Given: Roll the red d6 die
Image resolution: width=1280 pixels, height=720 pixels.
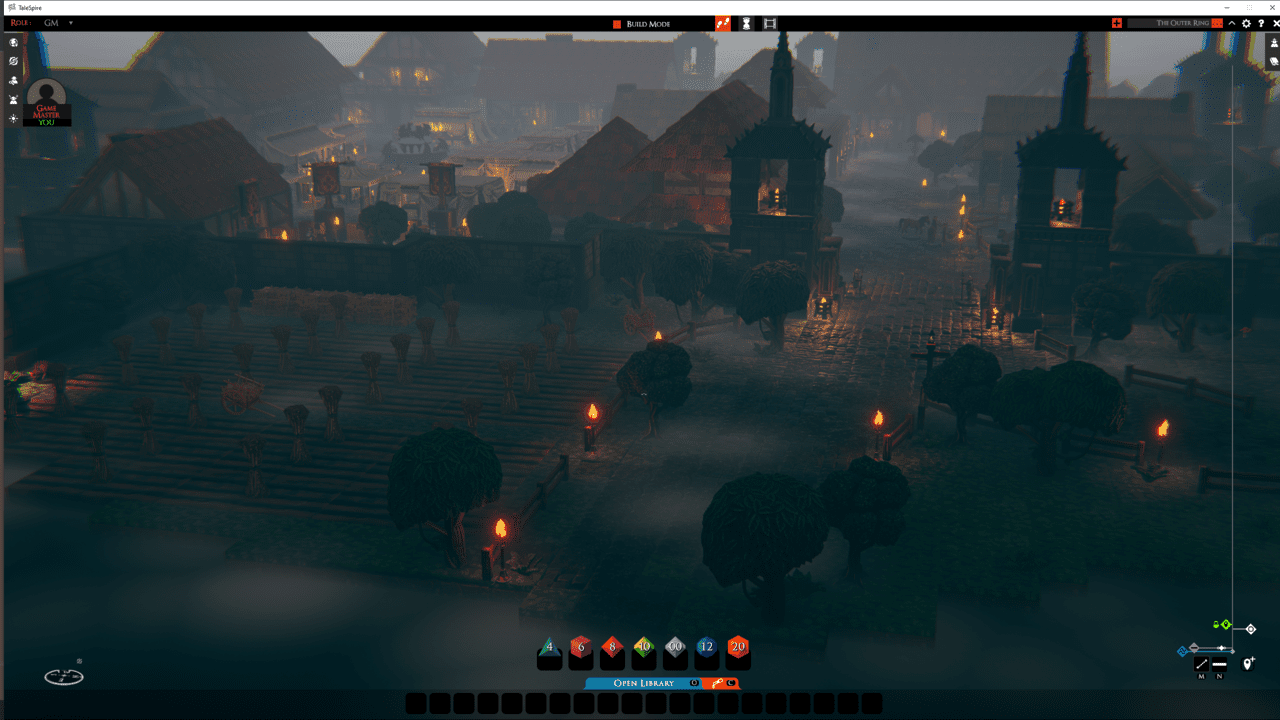Looking at the screenshot, I should coord(580,650).
